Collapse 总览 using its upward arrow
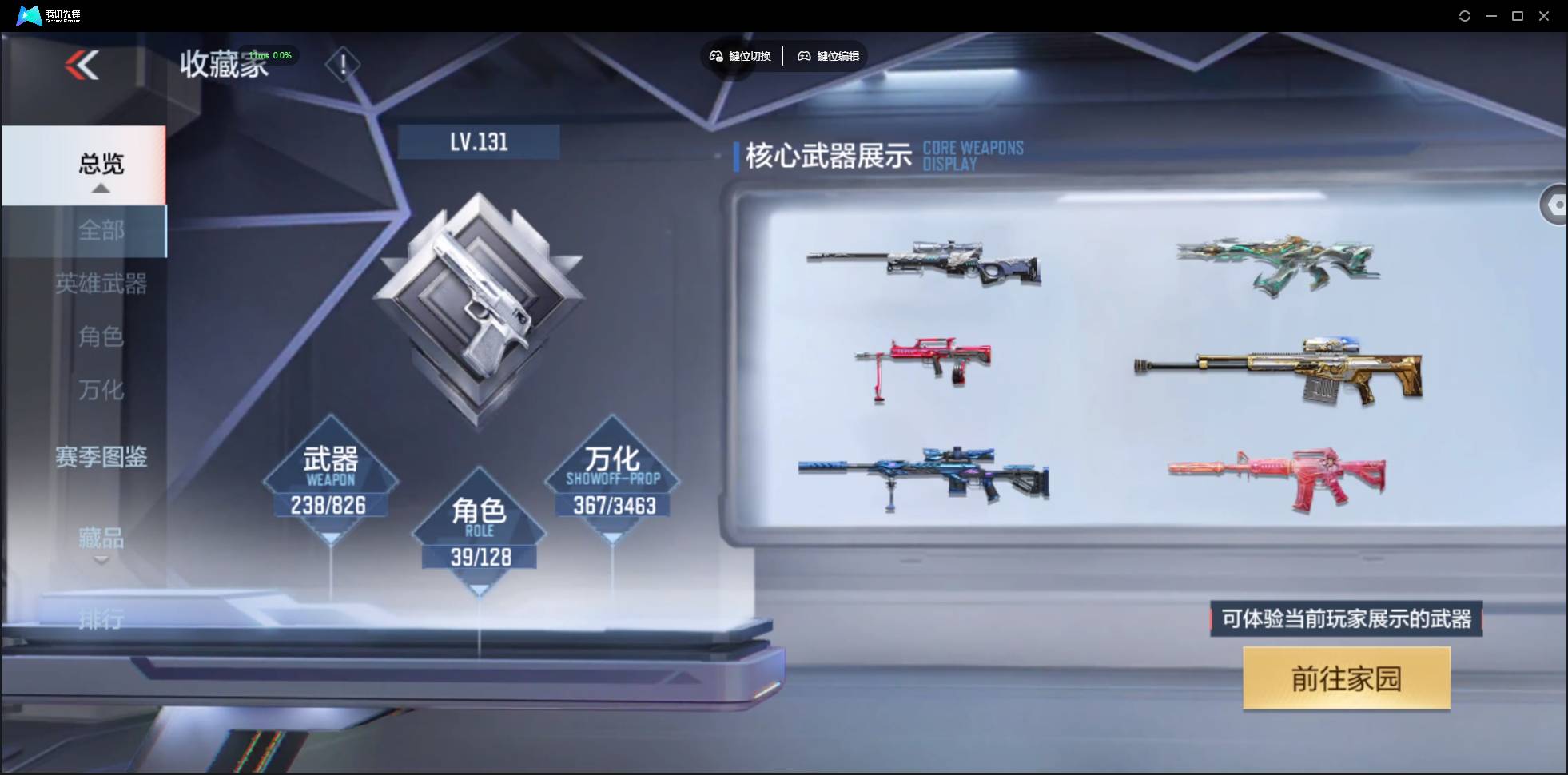This screenshot has width=1568, height=775. point(100,189)
